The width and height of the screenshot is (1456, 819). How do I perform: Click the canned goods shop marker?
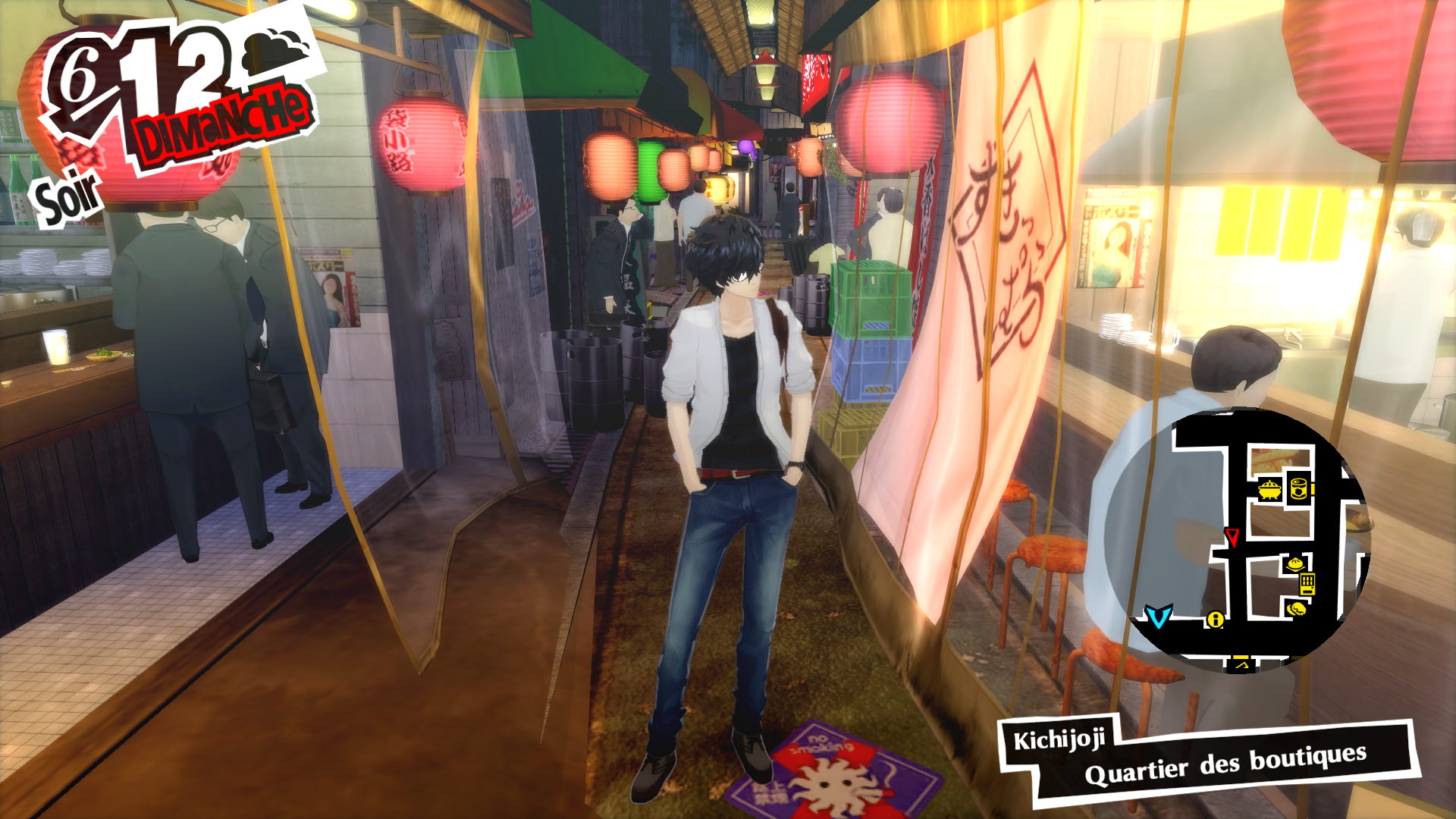pyautogui.click(x=1298, y=488)
